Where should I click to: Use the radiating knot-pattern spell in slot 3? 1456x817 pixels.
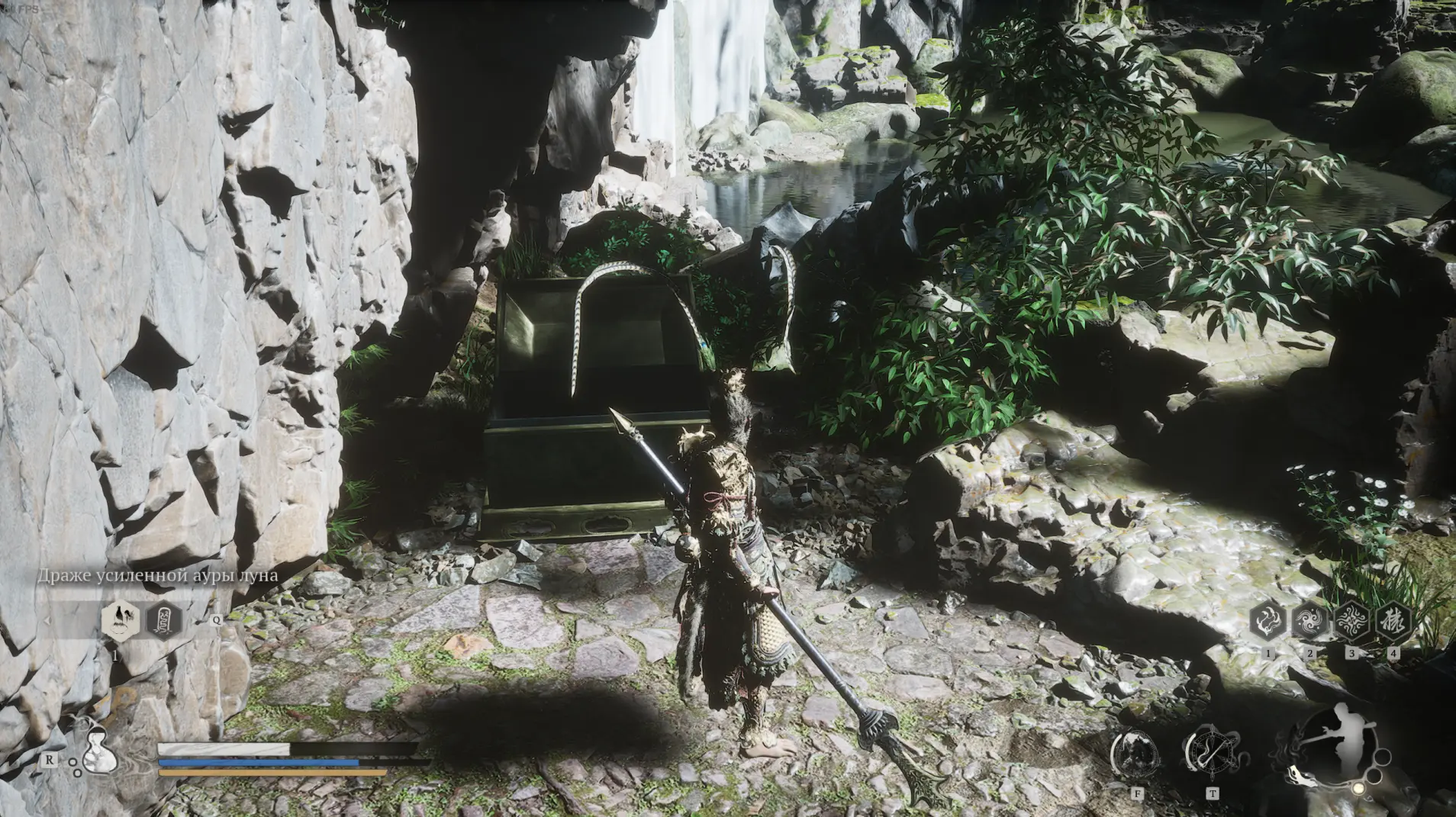tap(1351, 622)
